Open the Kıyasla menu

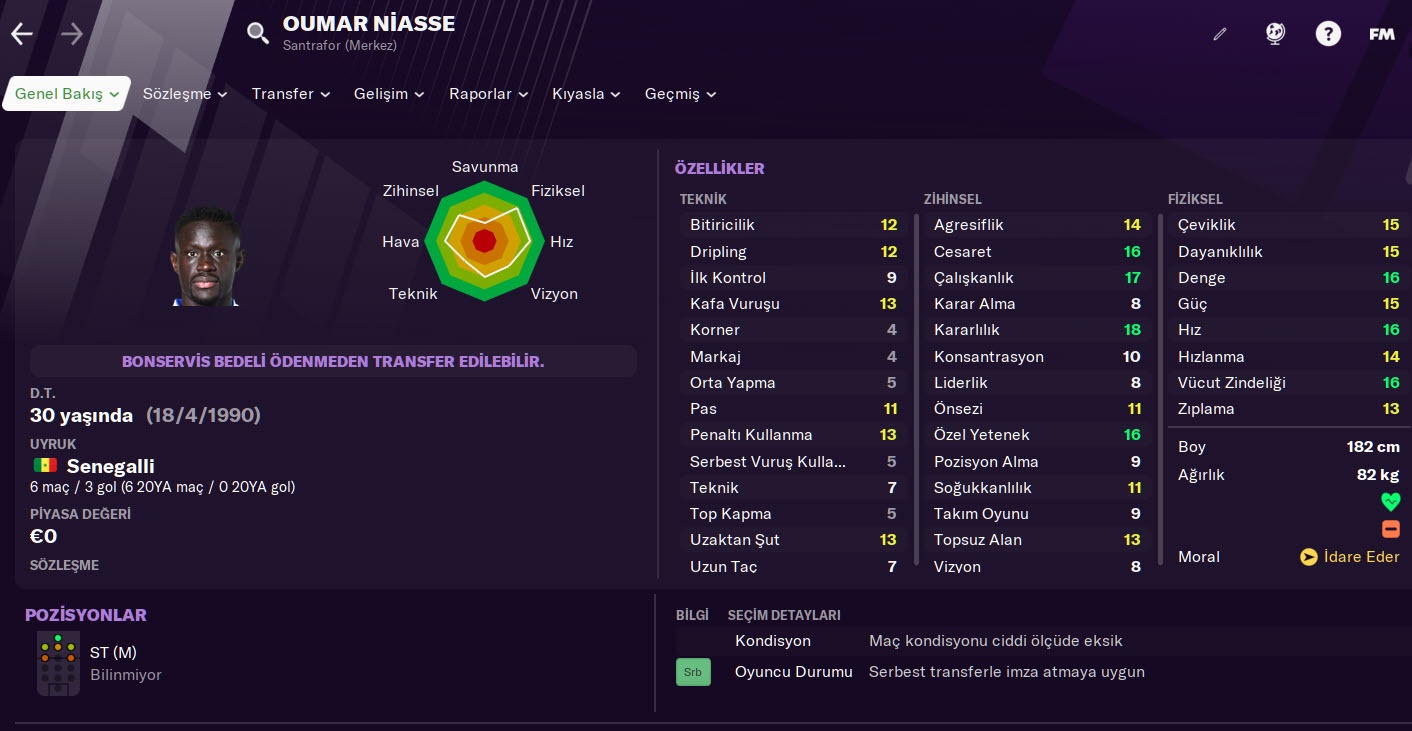(x=586, y=94)
